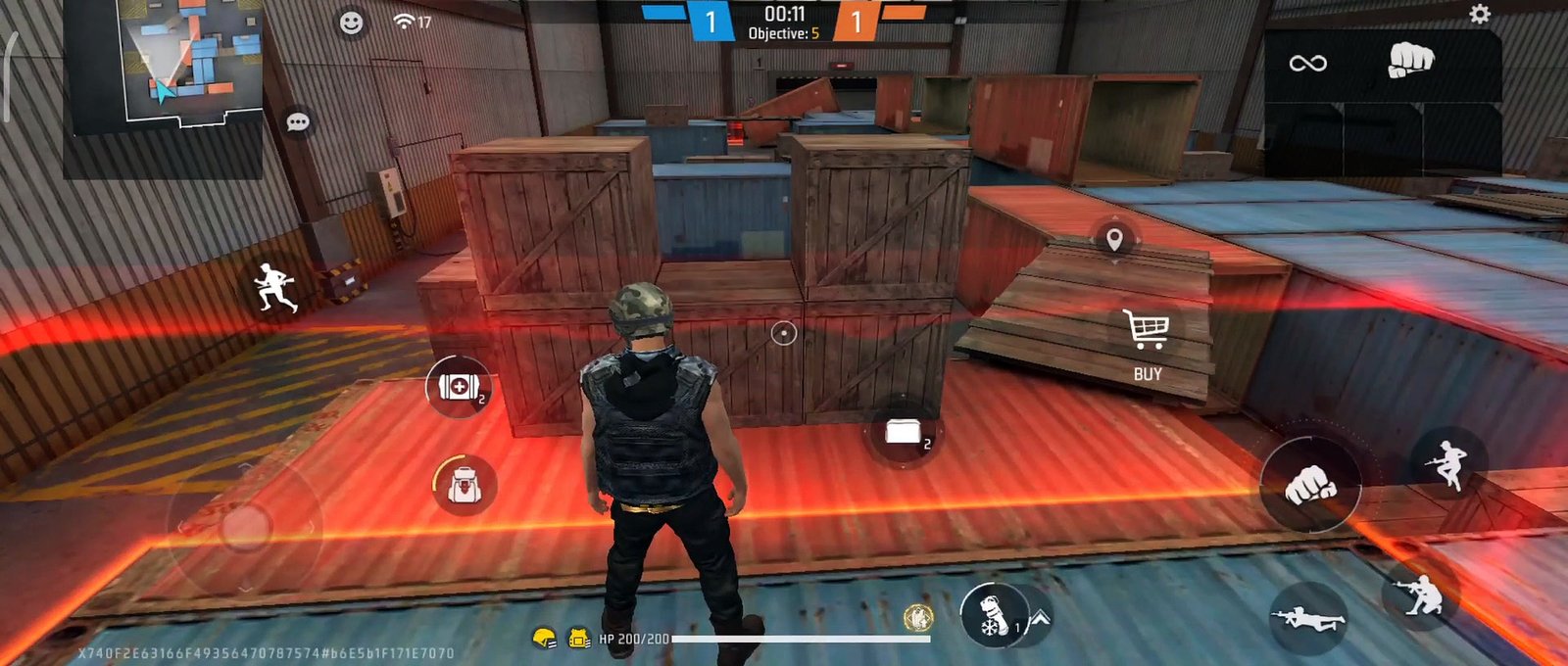
Task: Use the medkit item
Action: pos(458,387)
